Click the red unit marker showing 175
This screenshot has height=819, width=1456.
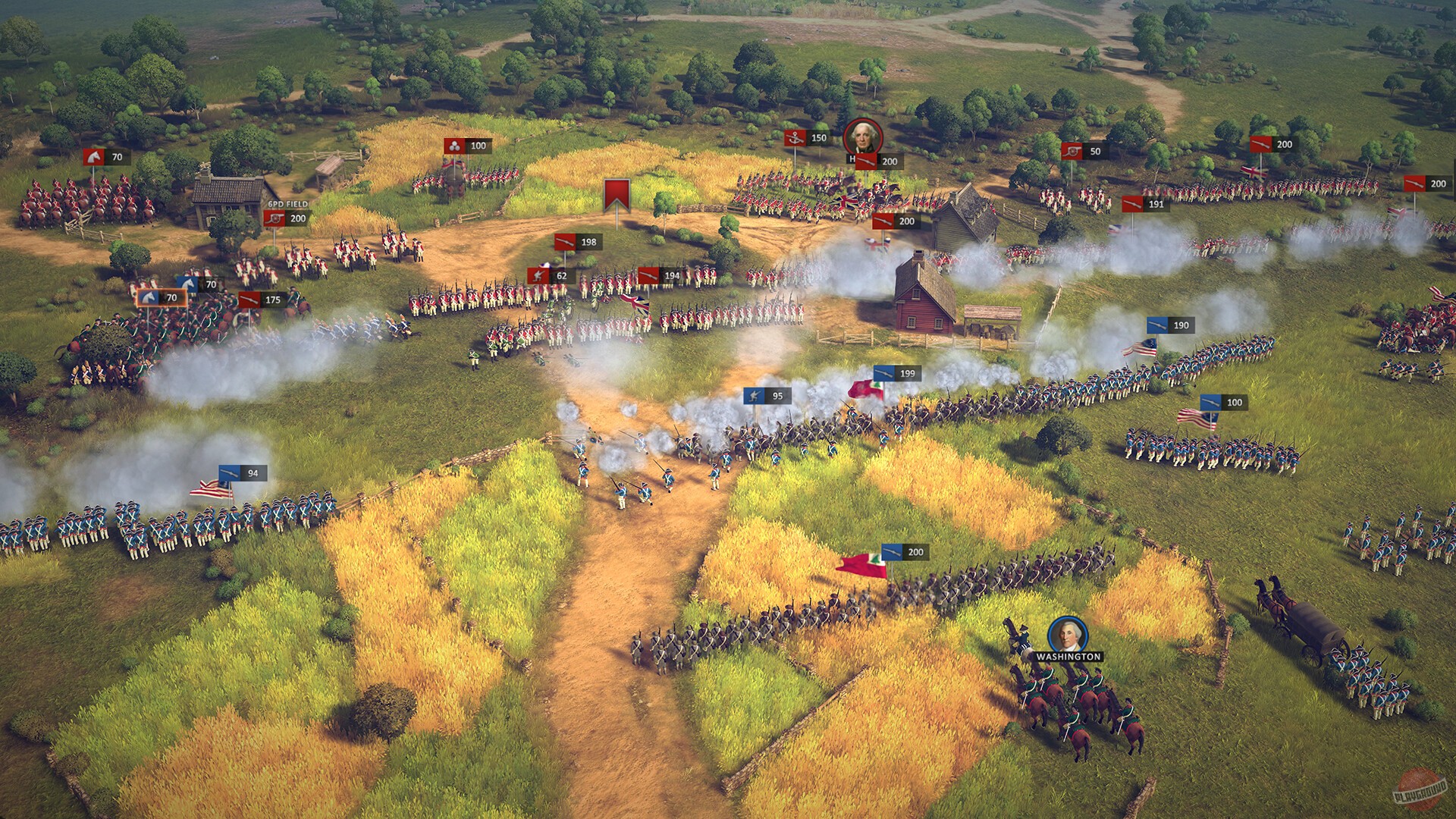(261, 300)
